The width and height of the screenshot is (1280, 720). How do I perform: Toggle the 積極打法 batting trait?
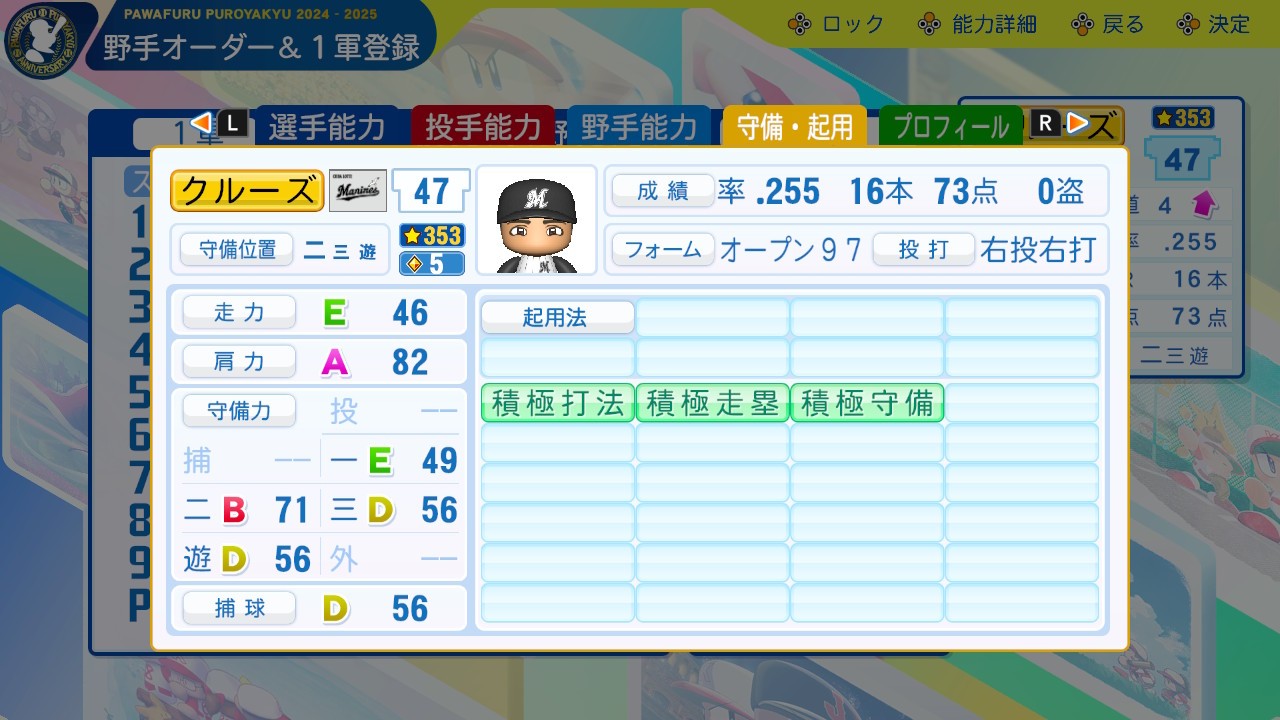click(x=556, y=404)
